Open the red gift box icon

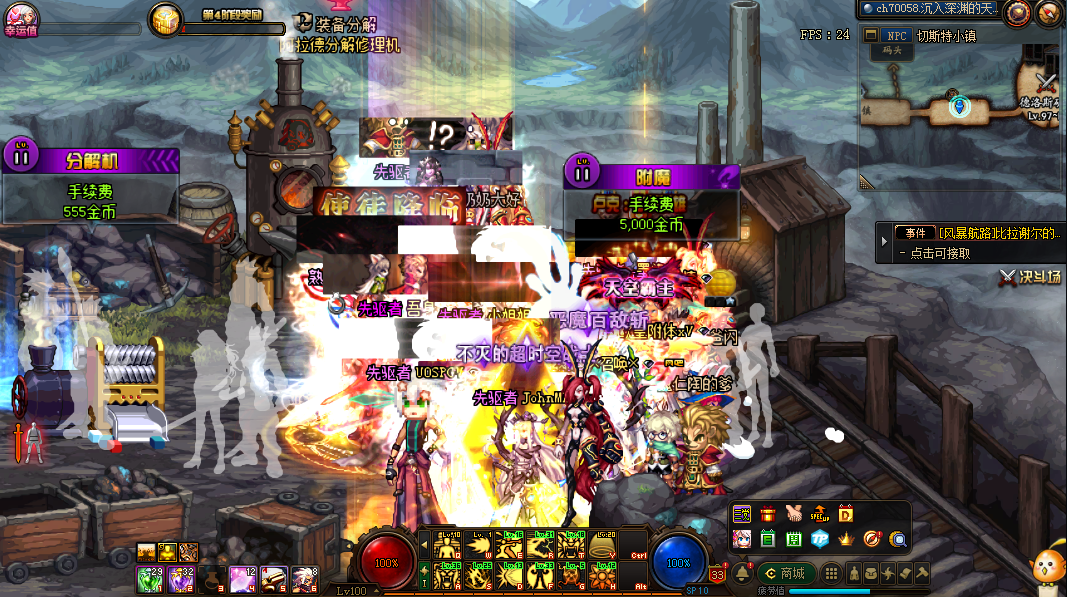click(768, 515)
